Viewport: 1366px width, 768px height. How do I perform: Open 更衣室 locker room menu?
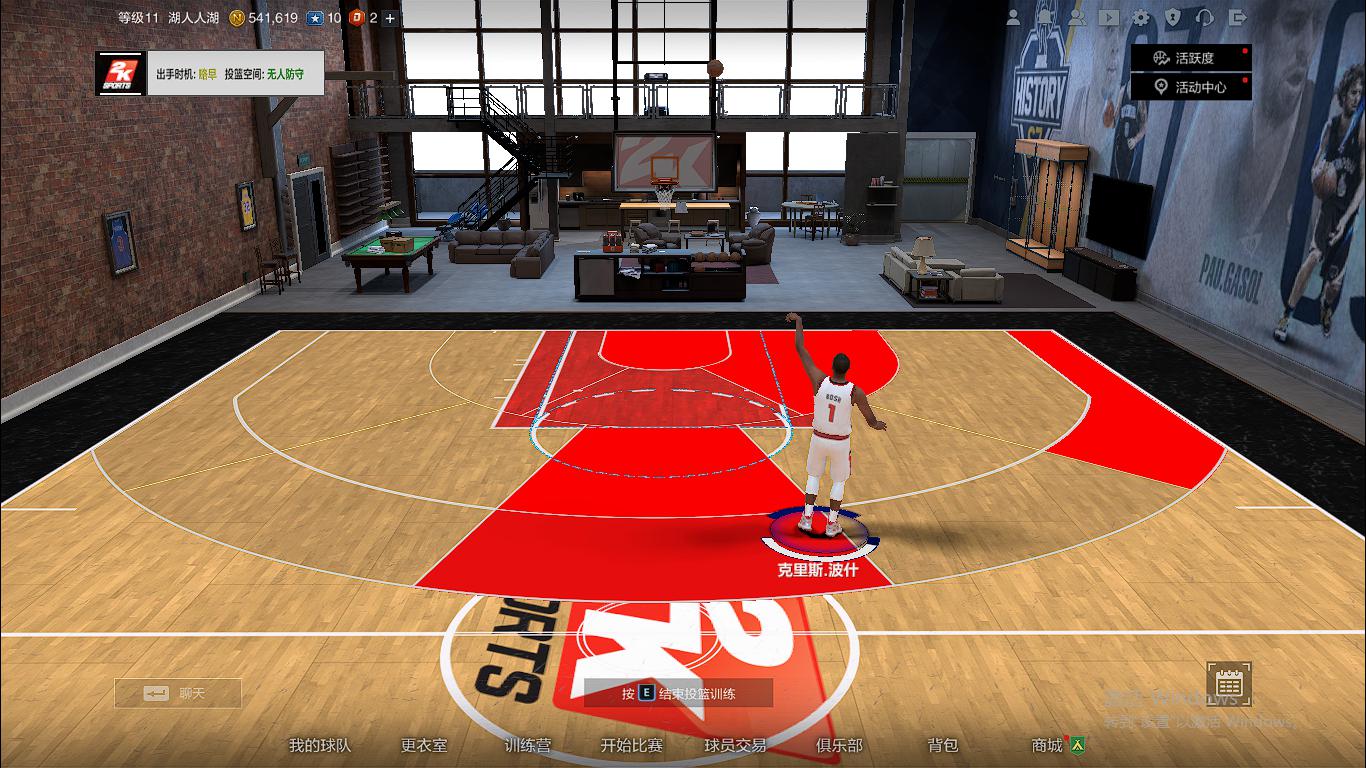coord(423,745)
